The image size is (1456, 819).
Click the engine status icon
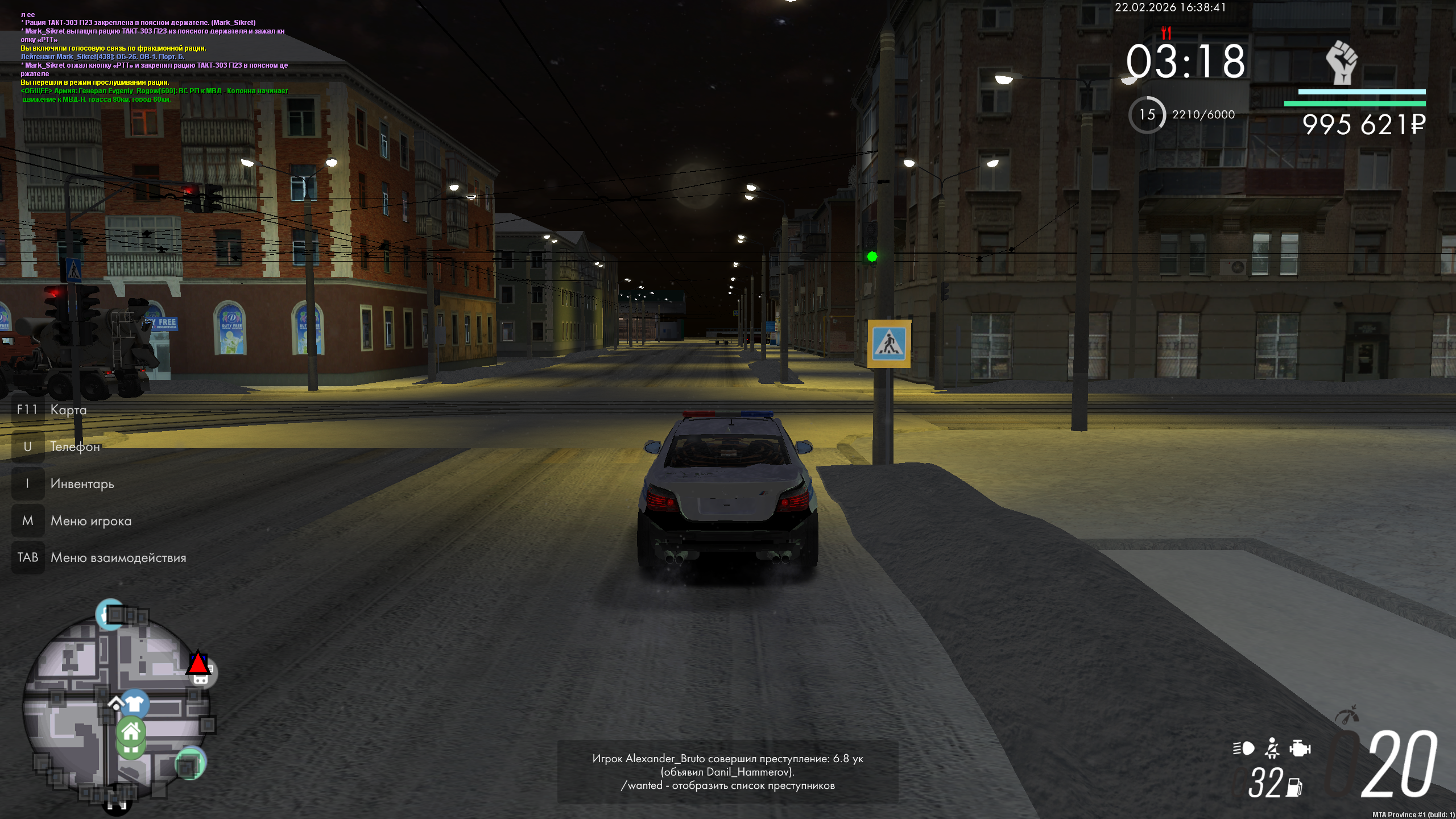pyautogui.click(x=1300, y=748)
